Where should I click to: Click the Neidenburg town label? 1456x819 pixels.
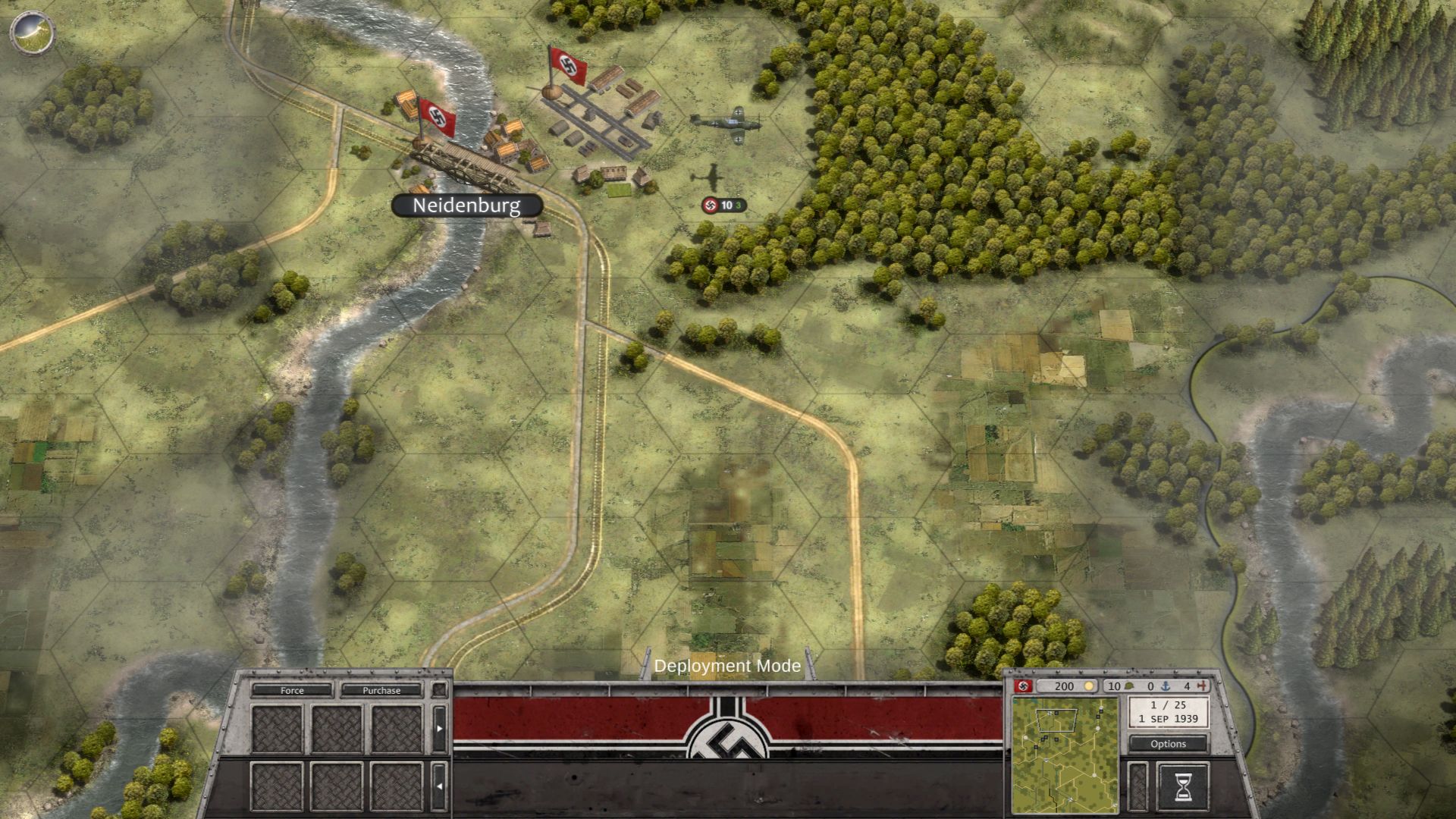[x=466, y=205]
